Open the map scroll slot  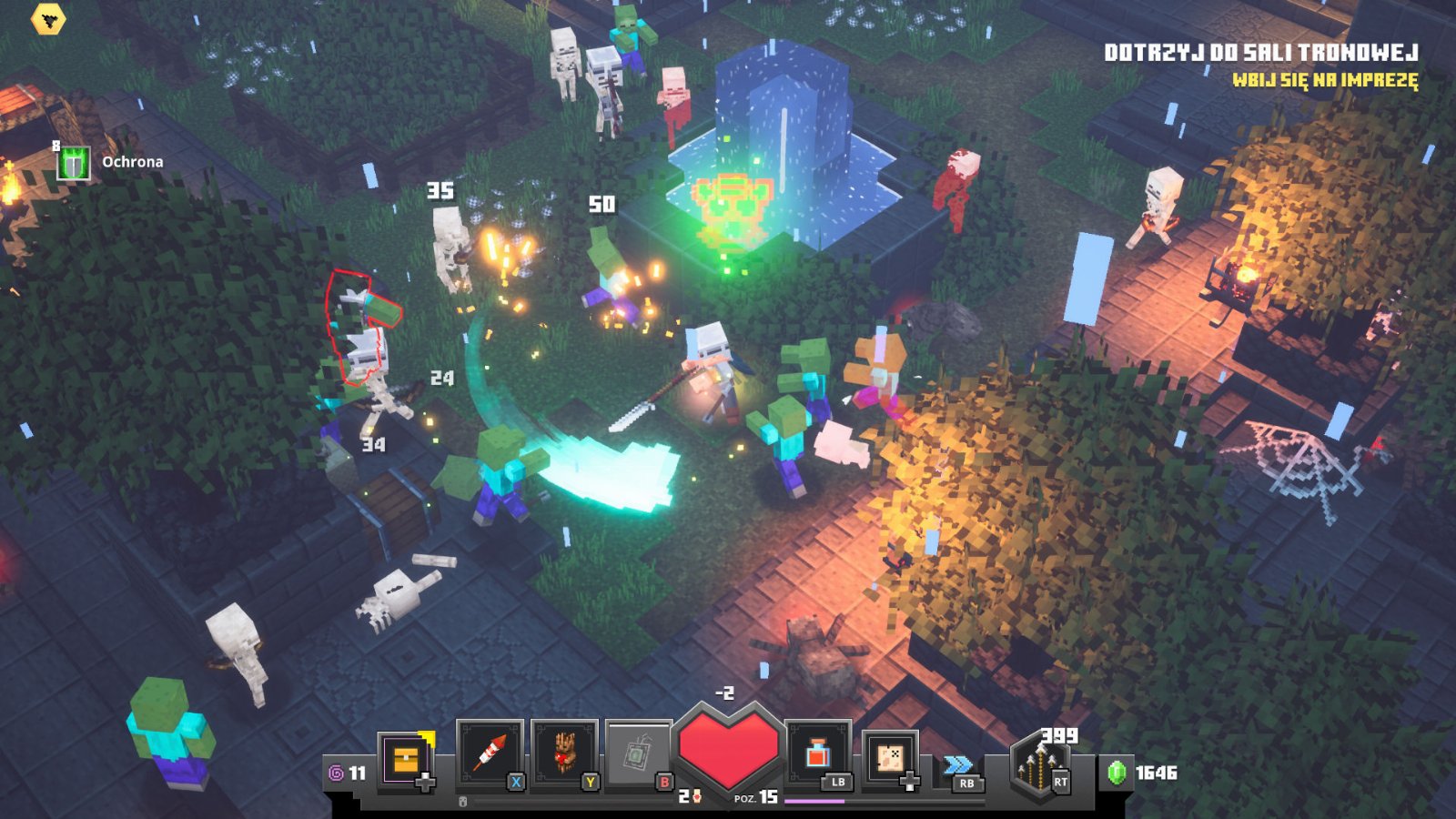(890, 757)
